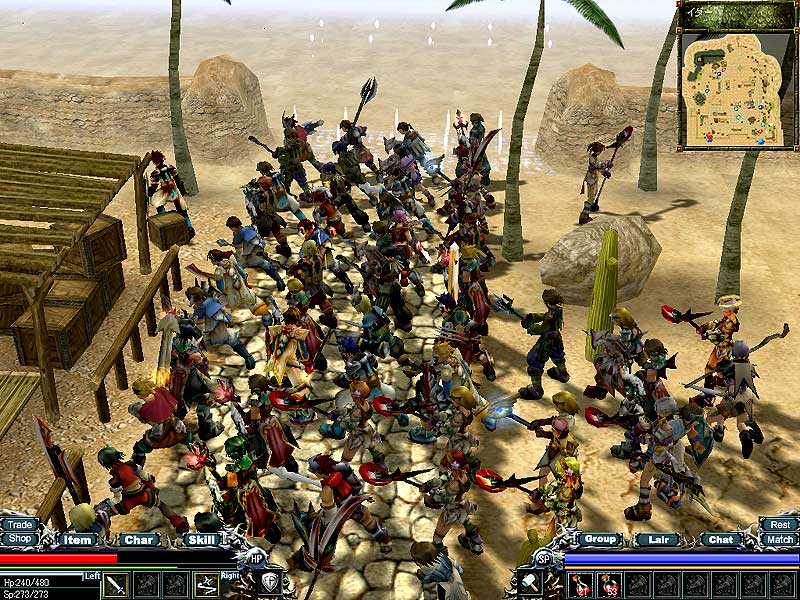Image resolution: width=800 pixels, height=600 pixels.
Task: Show the Char character sheet
Action: click(138, 540)
